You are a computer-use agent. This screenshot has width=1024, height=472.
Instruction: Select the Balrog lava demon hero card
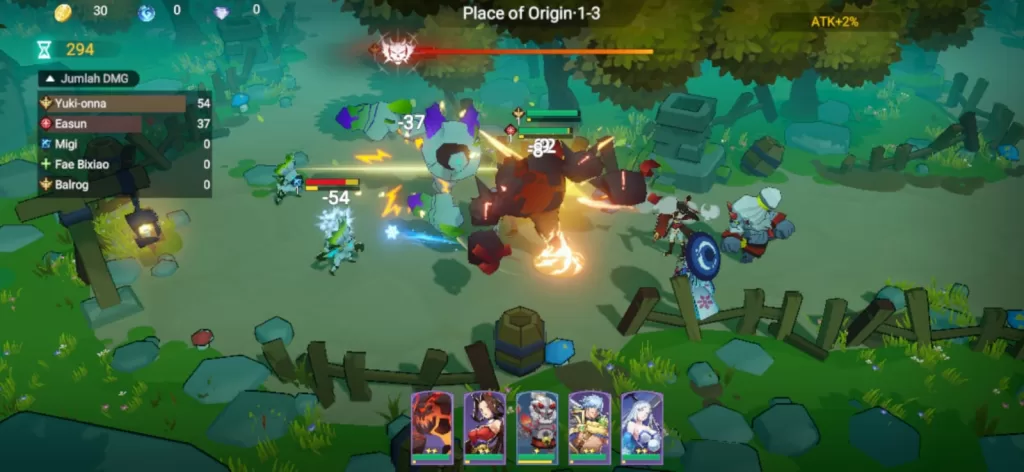pos(432,426)
